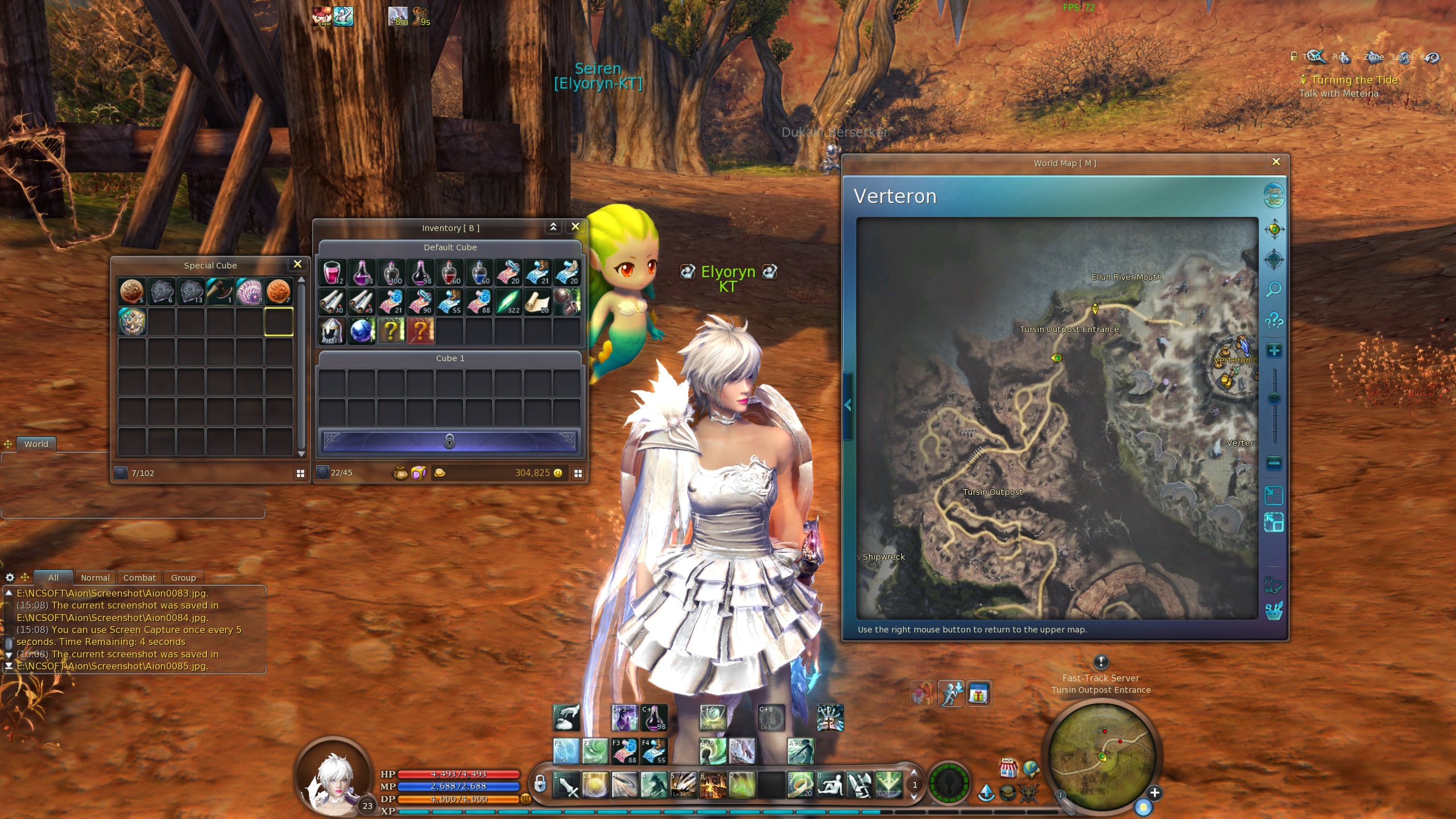
Task: Close the Special Cube panel
Action: click(297, 264)
